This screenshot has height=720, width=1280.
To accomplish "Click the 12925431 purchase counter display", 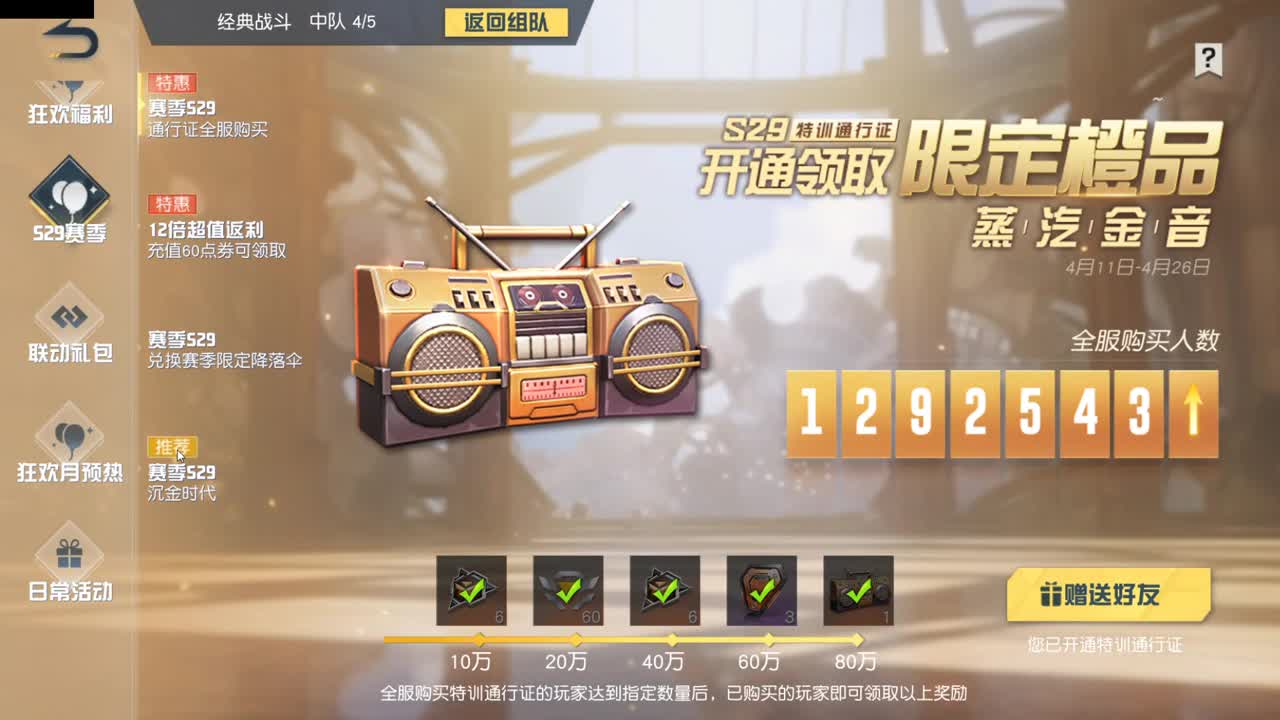I will (x=1000, y=412).
